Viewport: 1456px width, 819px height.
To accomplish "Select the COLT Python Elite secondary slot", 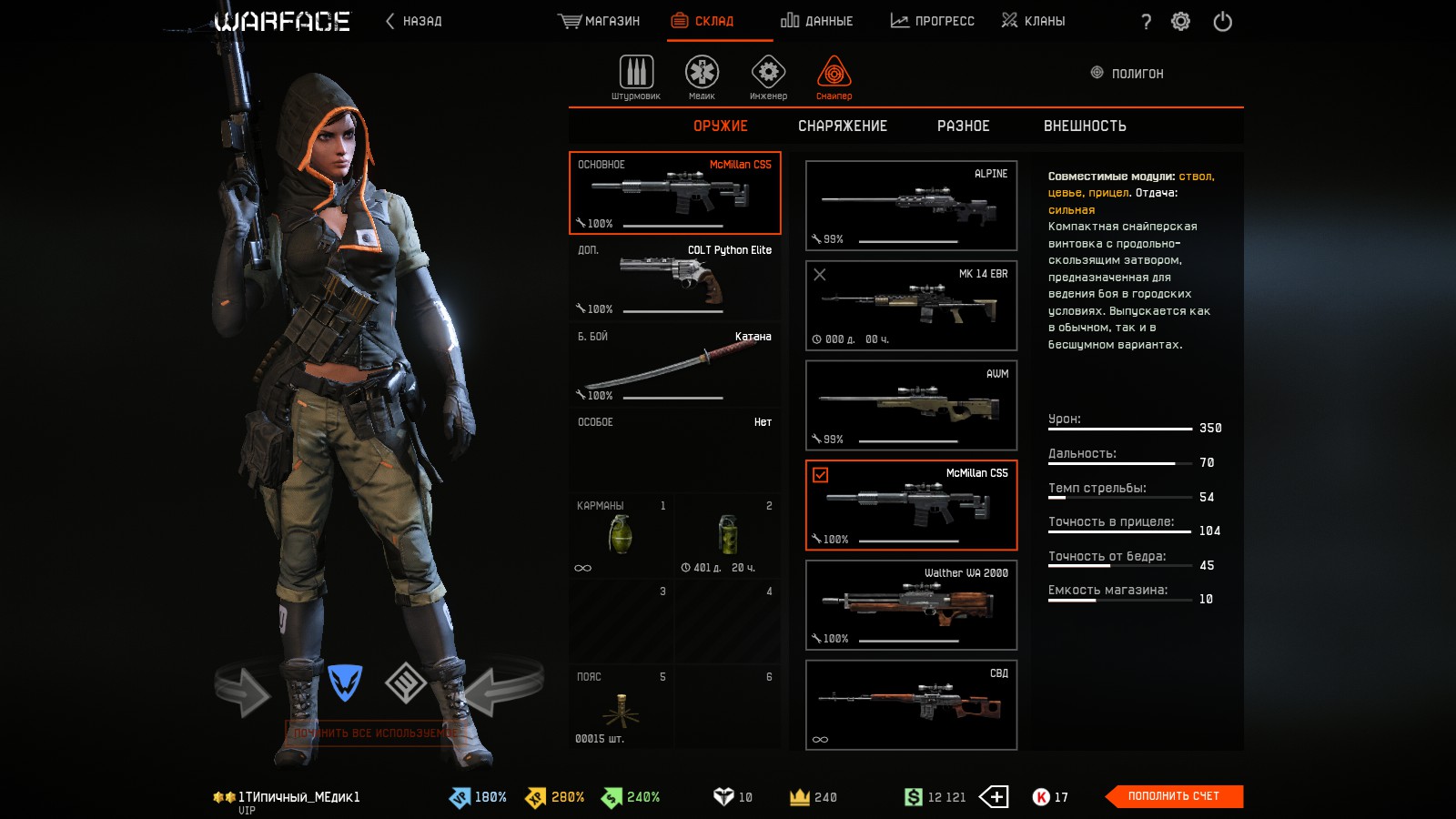I will [674, 279].
